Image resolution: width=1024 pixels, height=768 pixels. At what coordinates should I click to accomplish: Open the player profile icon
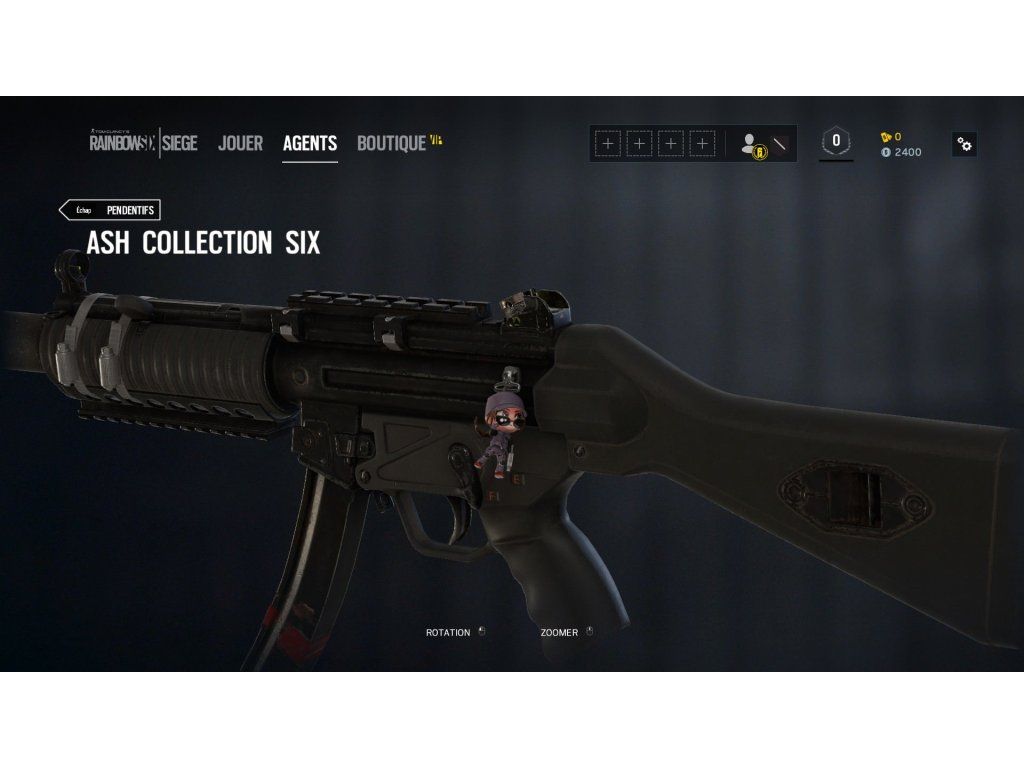[753, 145]
